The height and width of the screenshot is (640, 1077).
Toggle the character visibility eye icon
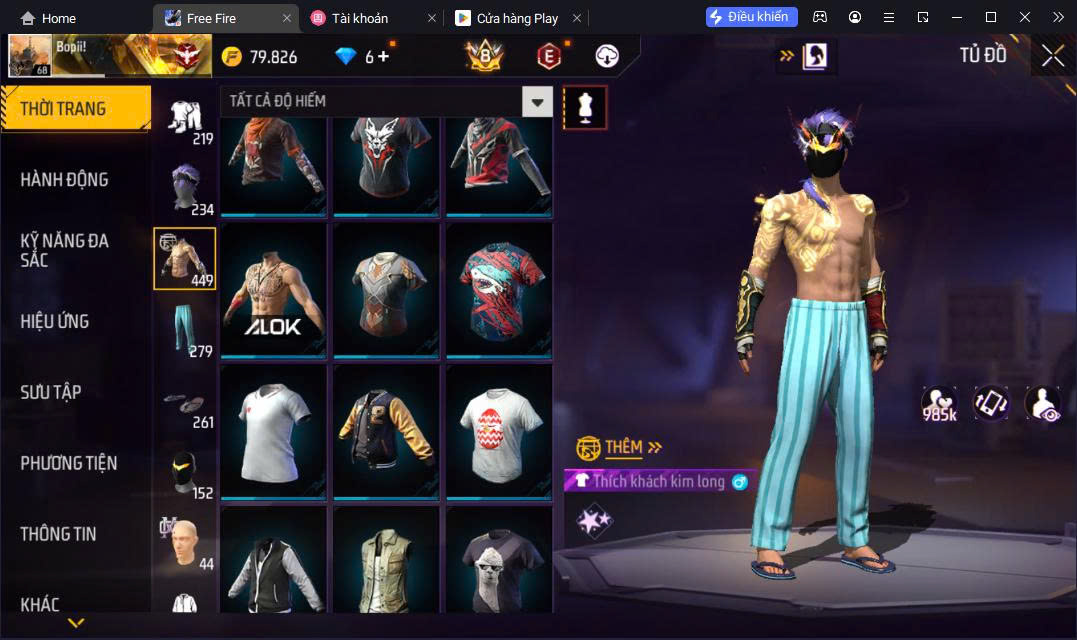1041,402
